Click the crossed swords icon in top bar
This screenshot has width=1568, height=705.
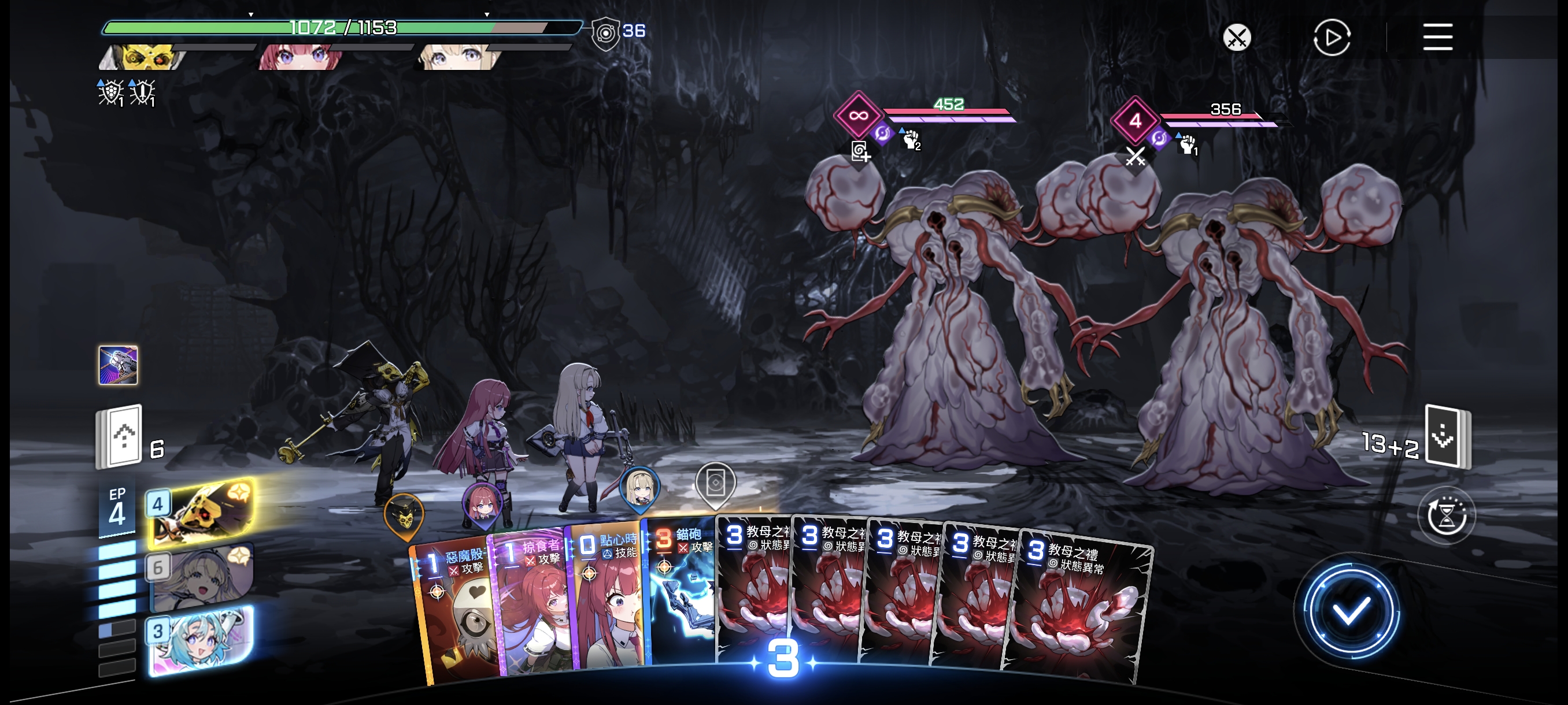click(1236, 38)
